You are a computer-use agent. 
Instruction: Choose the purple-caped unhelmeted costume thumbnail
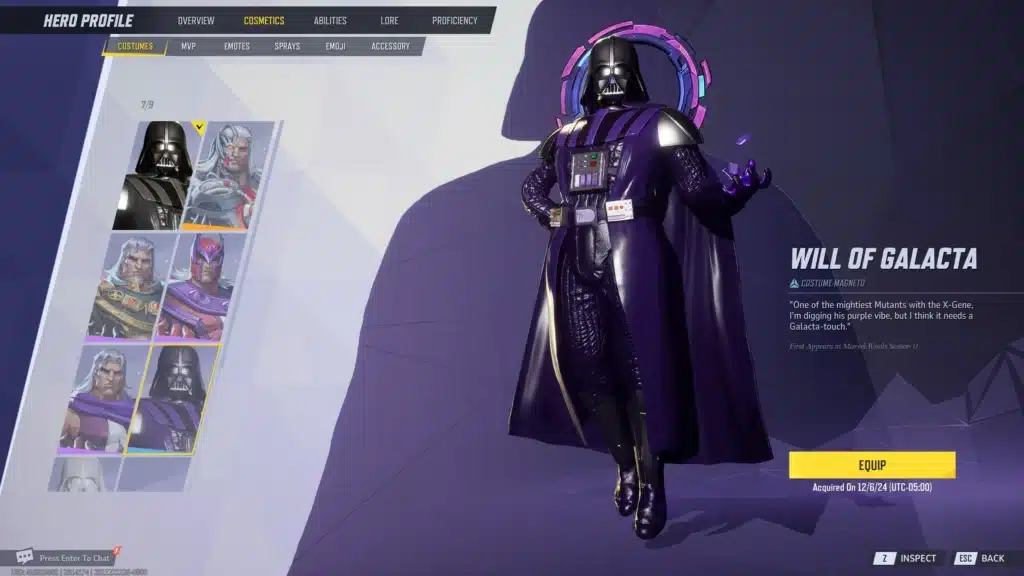pos(100,400)
